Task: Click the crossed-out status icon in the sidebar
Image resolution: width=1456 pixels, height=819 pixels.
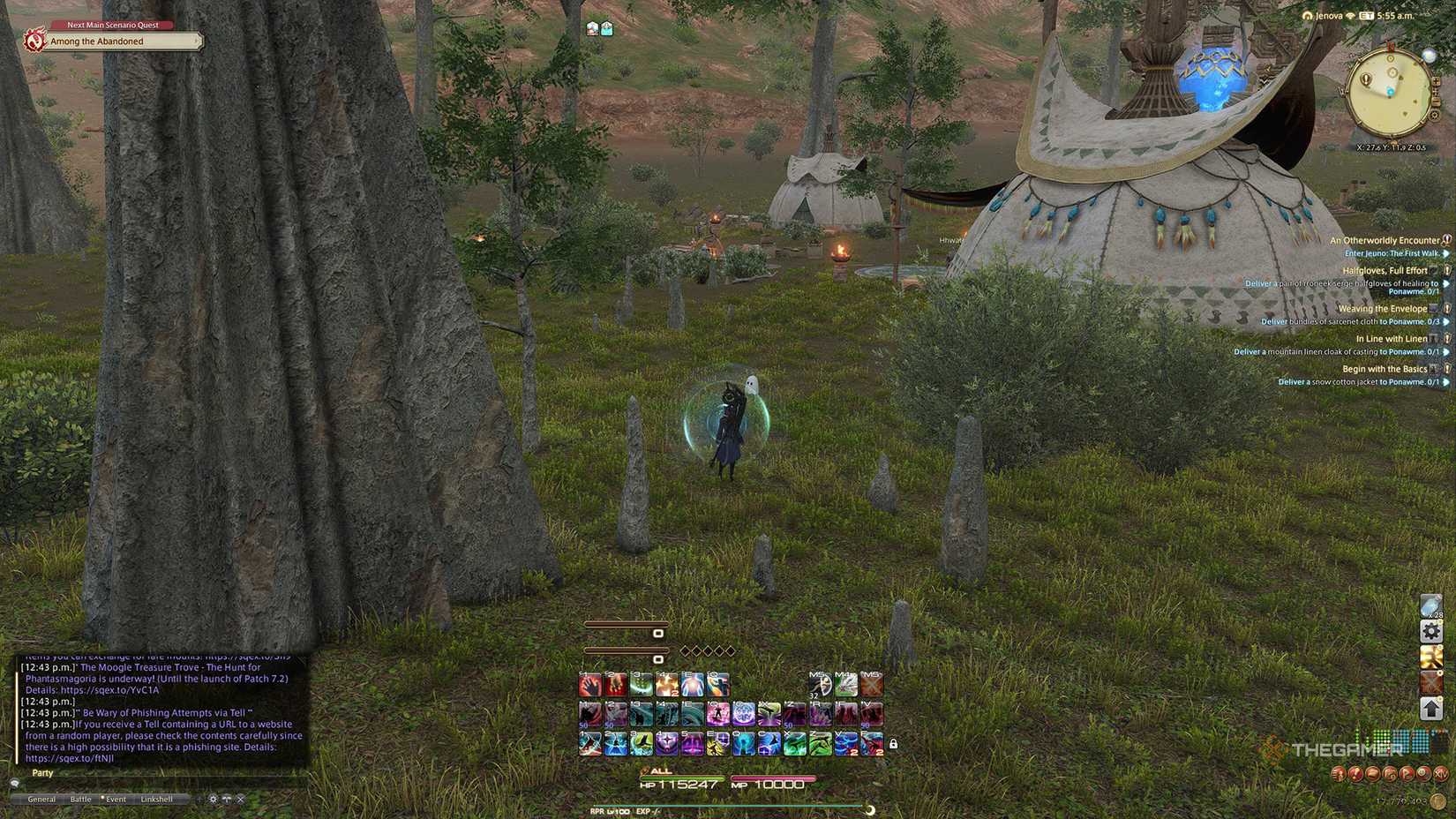Action: click(x=1430, y=683)
